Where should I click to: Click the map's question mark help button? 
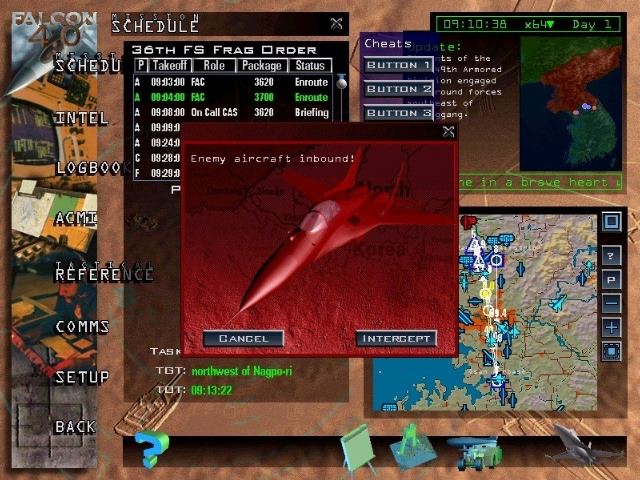point(611,256)
